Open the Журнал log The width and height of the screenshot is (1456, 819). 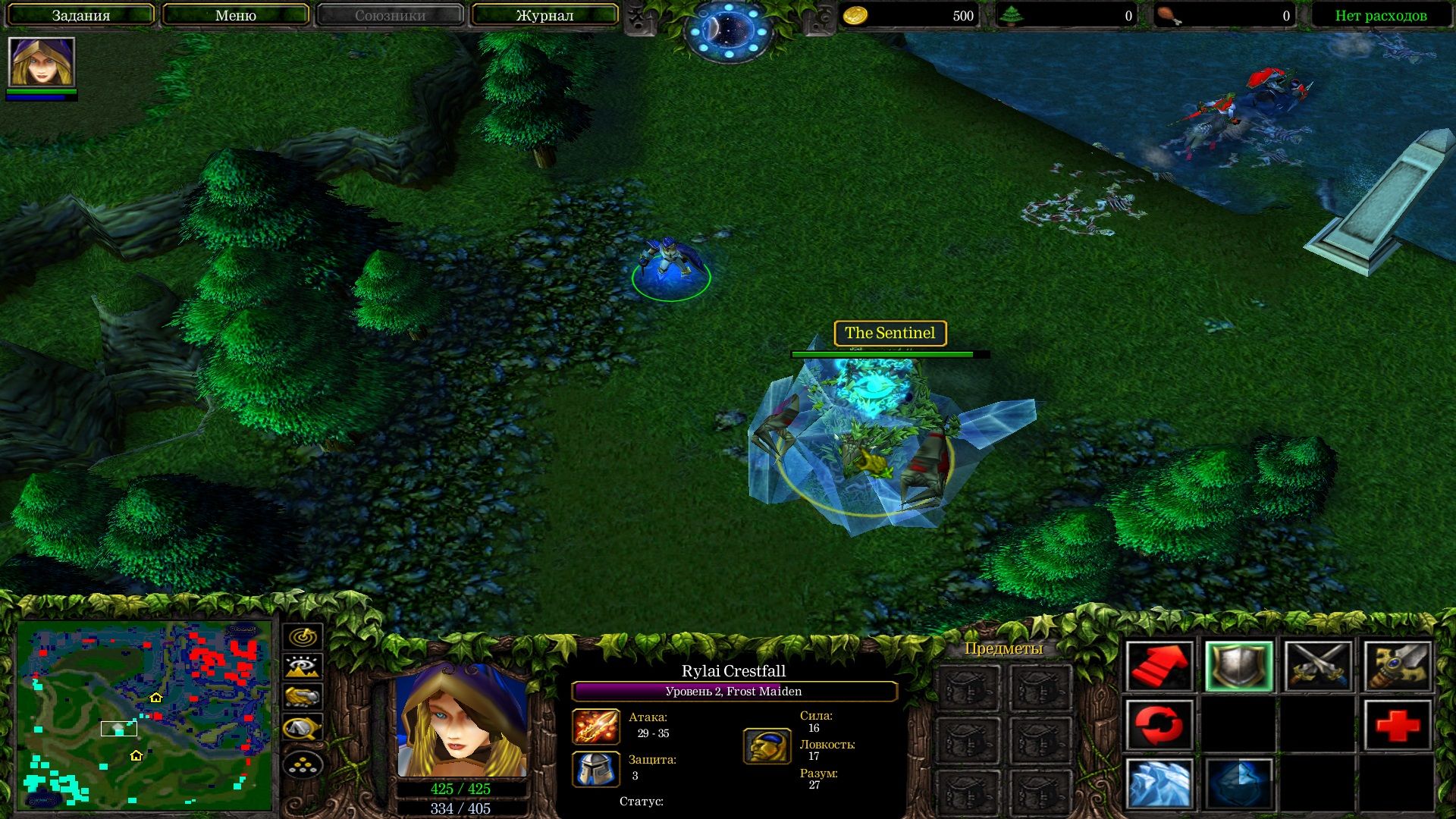click(x=544, y=15)
